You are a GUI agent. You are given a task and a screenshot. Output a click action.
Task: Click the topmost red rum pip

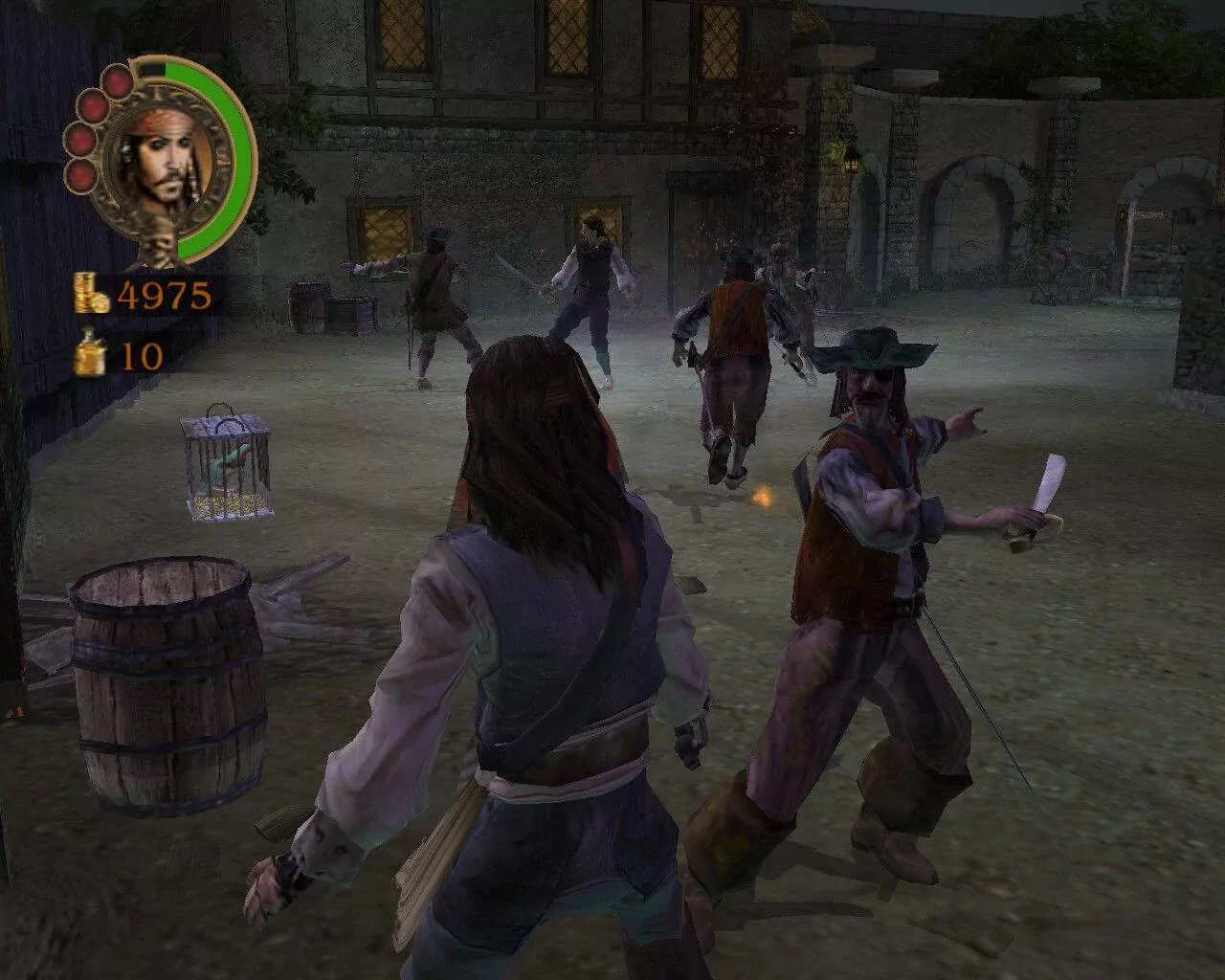pyautogui.click(x=116, y=82)
